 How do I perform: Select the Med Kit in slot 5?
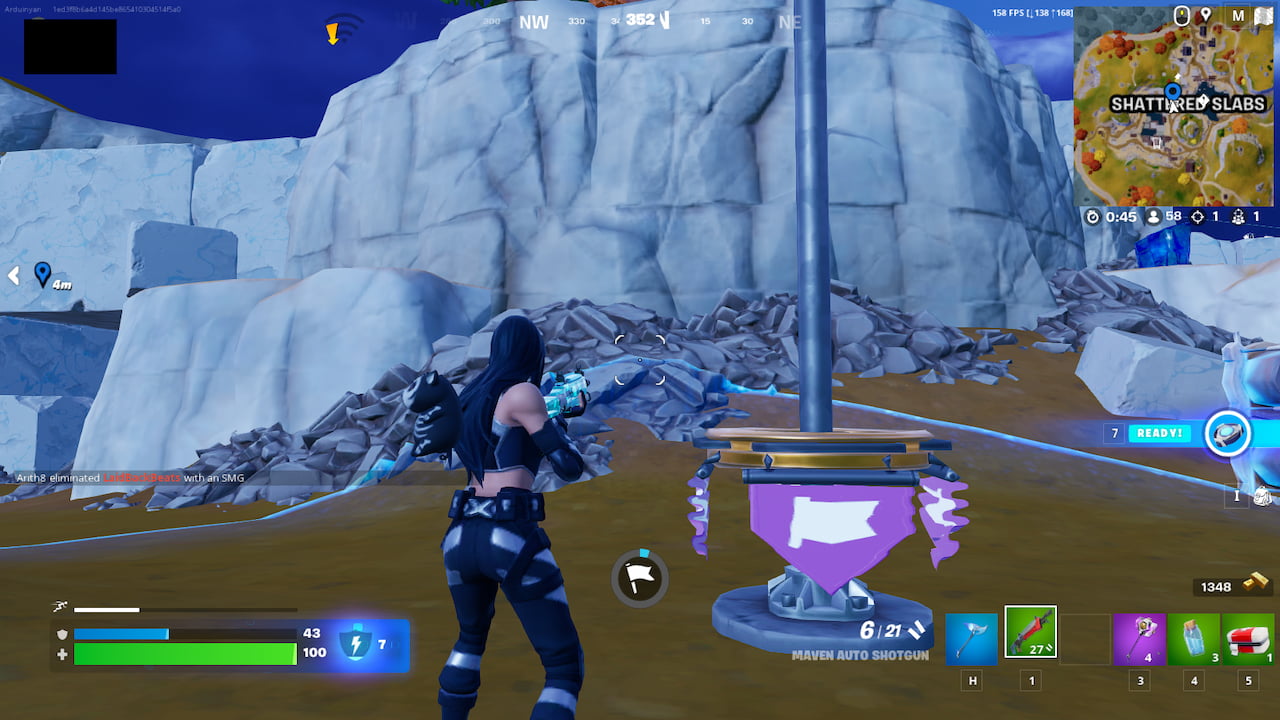[1248, 639]
